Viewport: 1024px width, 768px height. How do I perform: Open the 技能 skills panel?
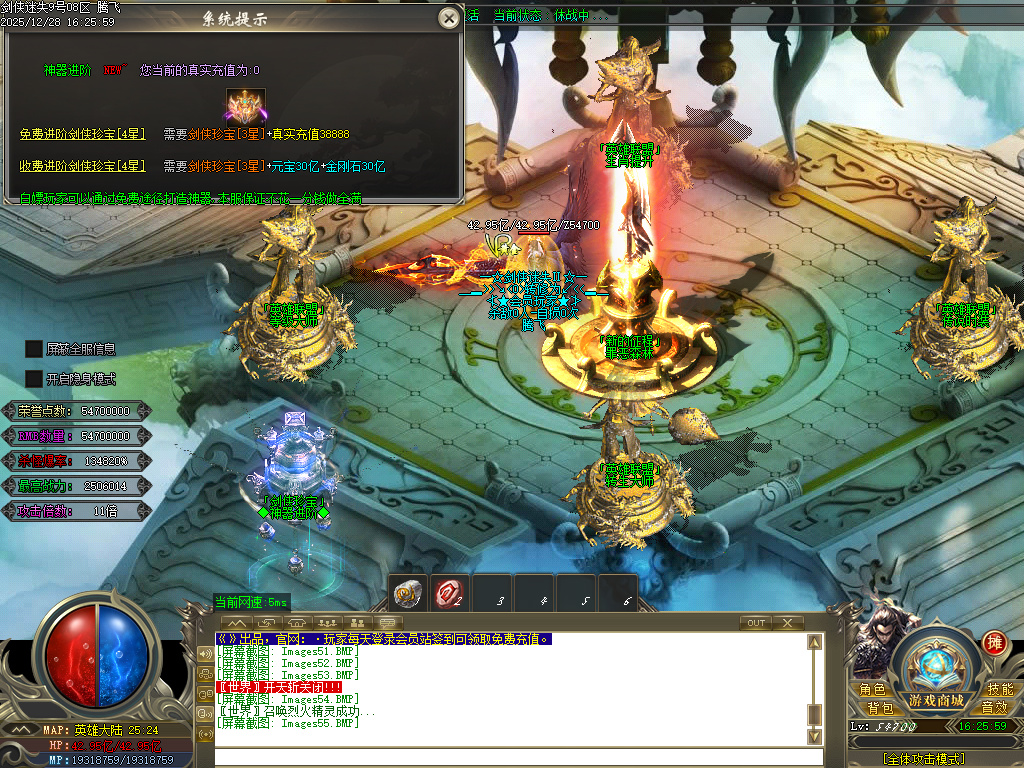(x=1000, y=690)
